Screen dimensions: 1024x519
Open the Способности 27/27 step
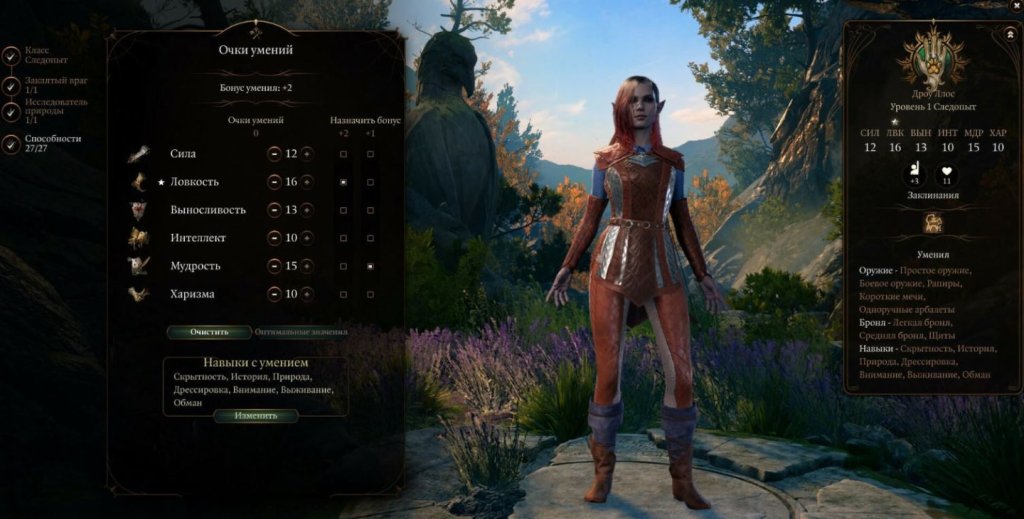[x=44, y=144]
